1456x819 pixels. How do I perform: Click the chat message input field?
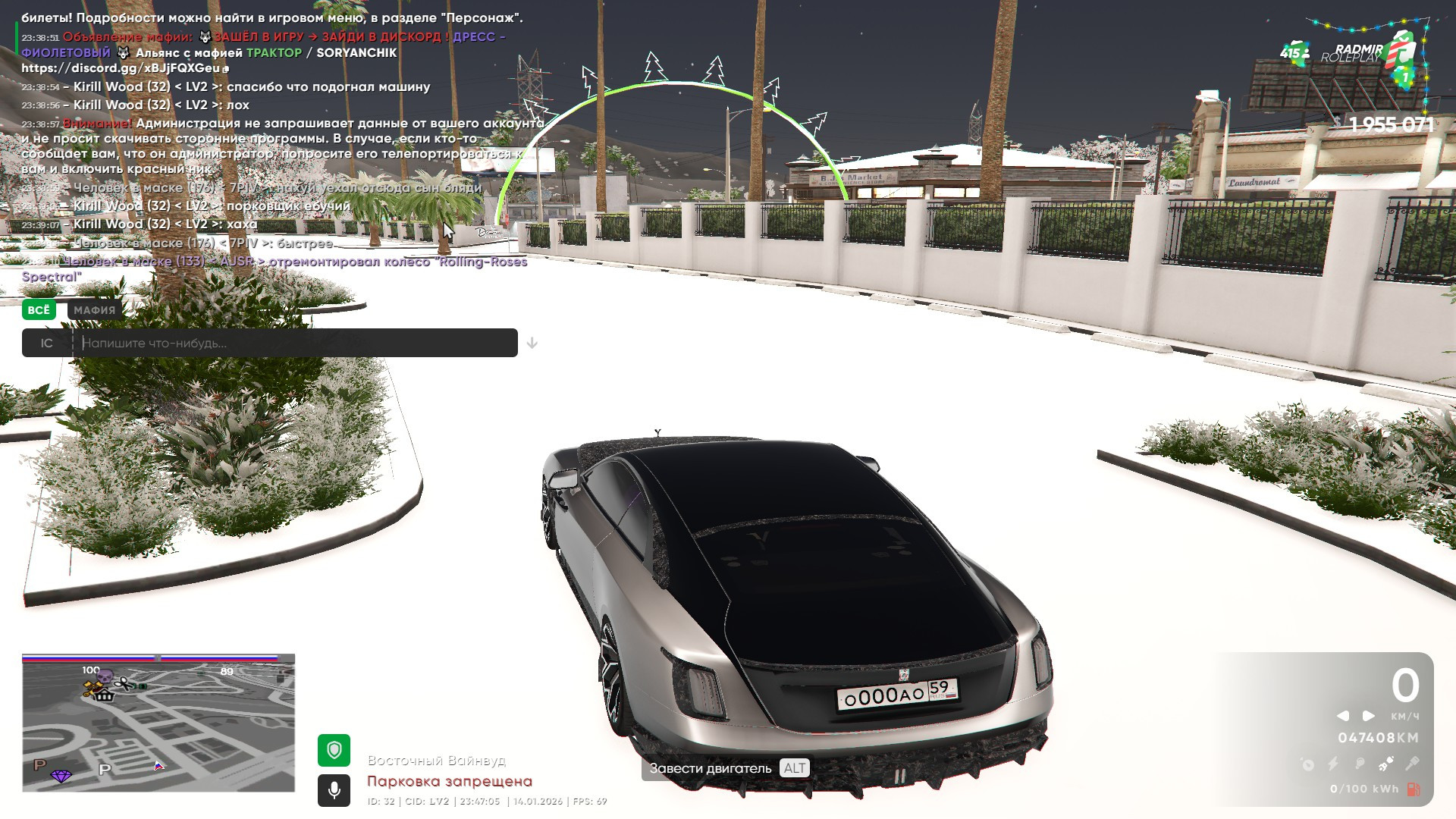[x=296, y=343]
